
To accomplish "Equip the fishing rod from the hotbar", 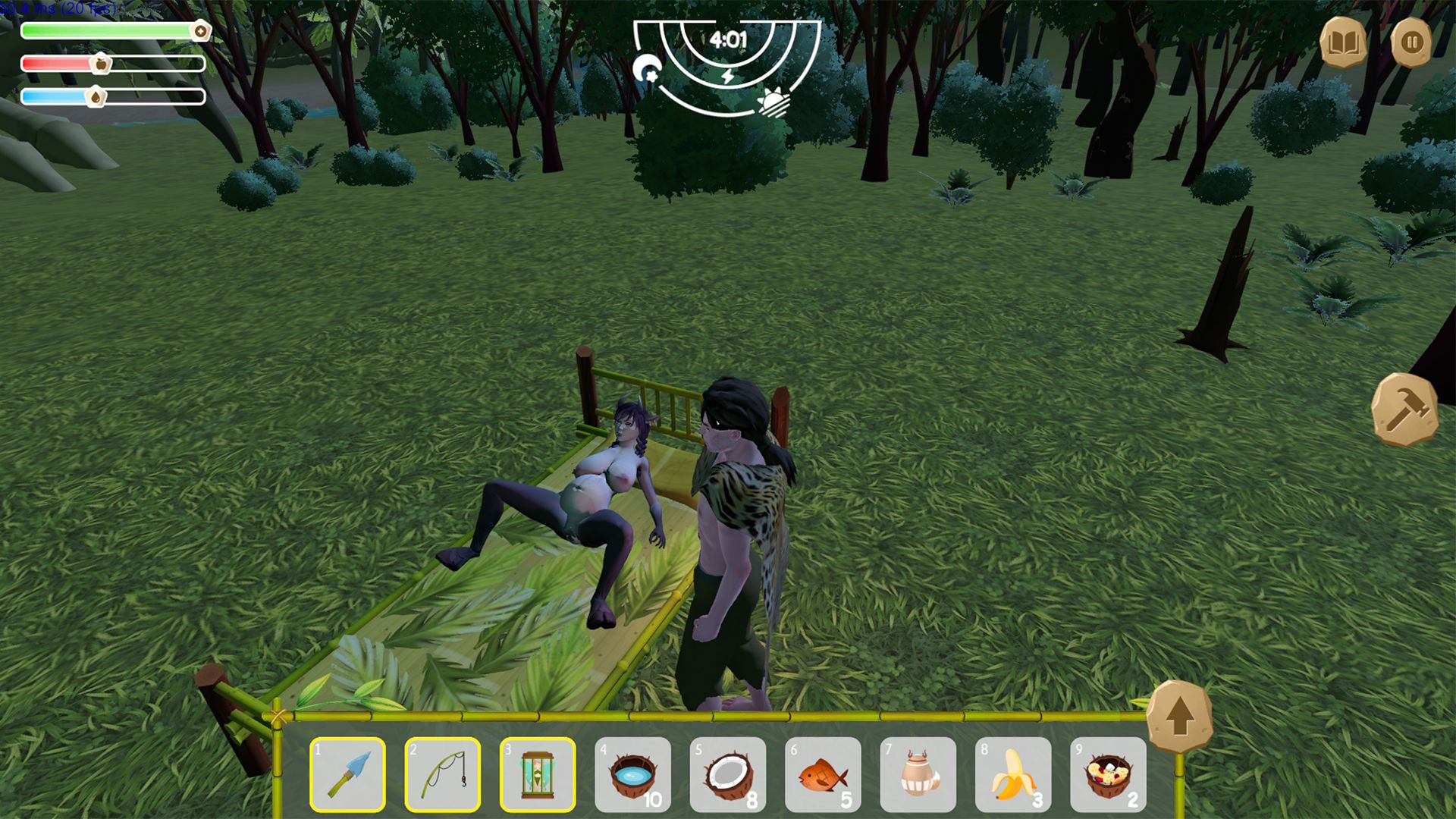I will point(443,774).
